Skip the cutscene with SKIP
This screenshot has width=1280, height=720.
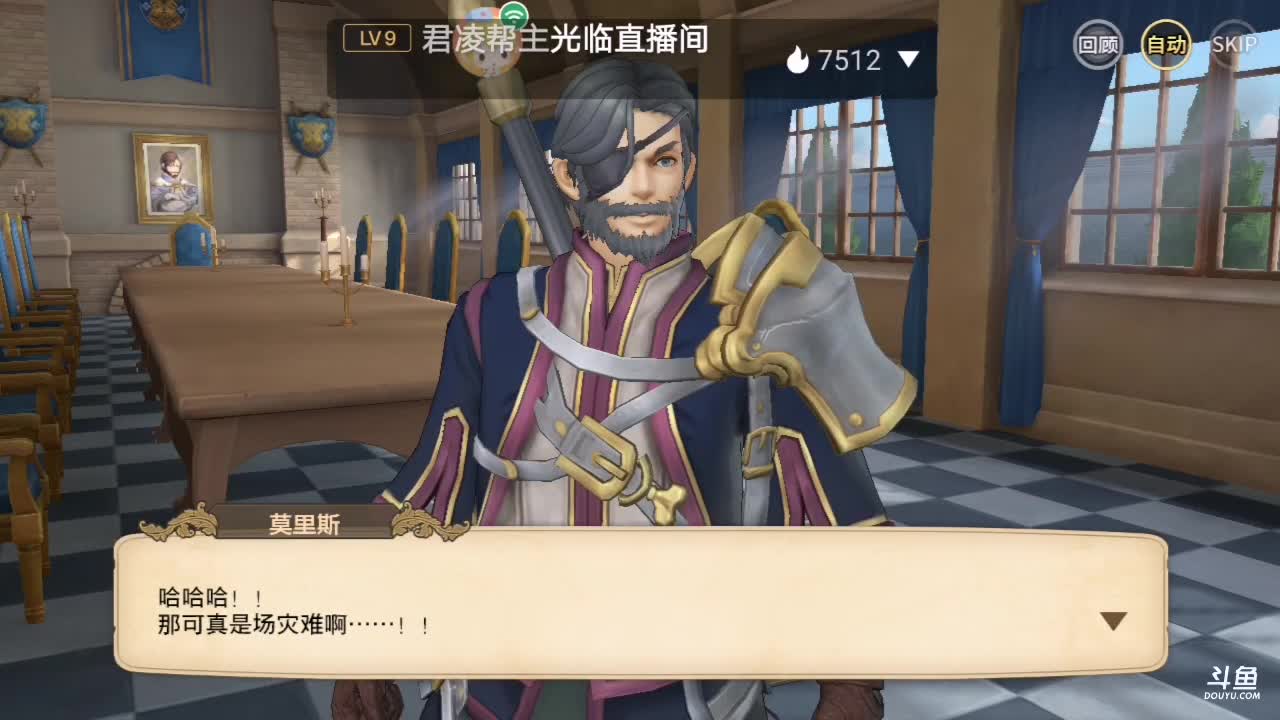1234,45
